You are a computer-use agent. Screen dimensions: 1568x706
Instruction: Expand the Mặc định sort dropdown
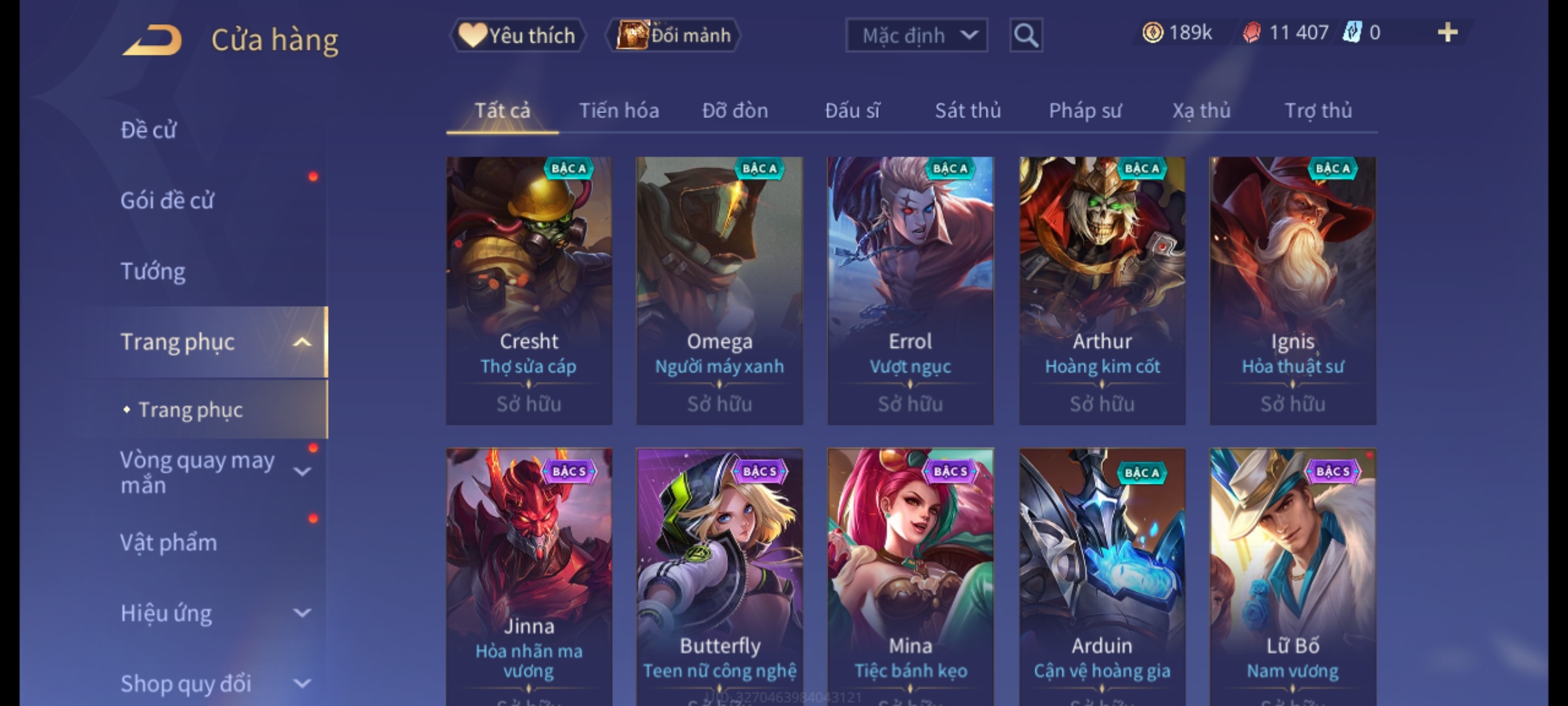pyautogui.click(x=915, y=35)
